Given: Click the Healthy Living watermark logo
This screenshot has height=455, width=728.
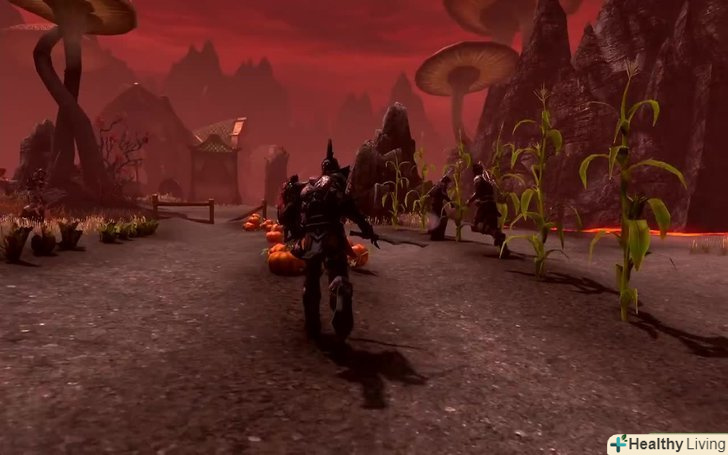Looking at the screenshot, I should [x=666, y=444].
